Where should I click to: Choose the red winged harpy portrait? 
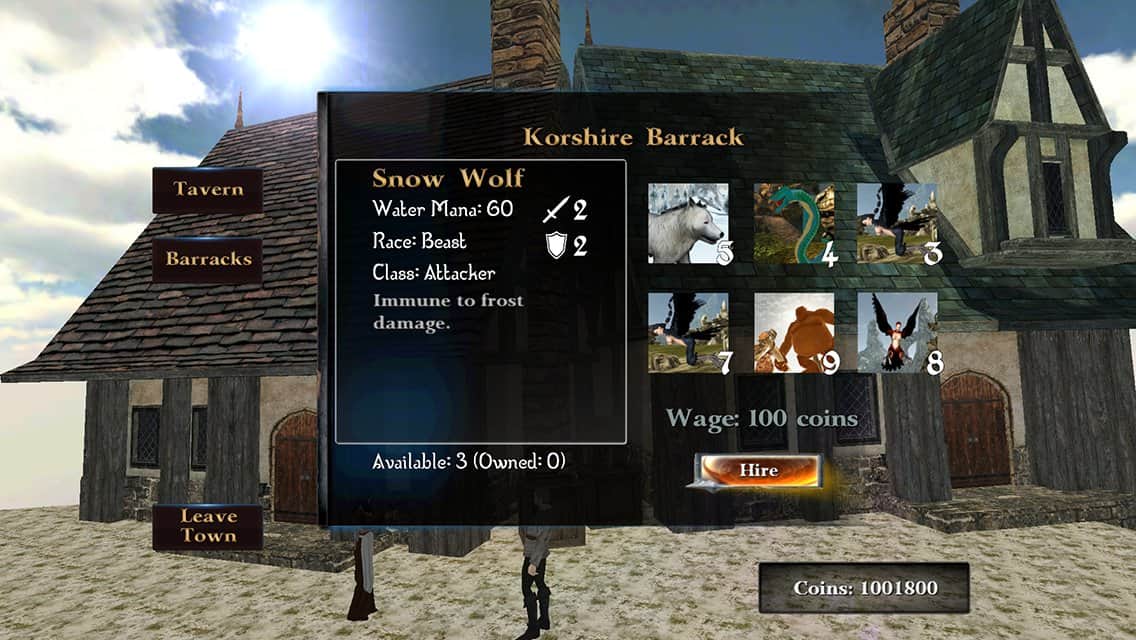(x=898, y=333)
